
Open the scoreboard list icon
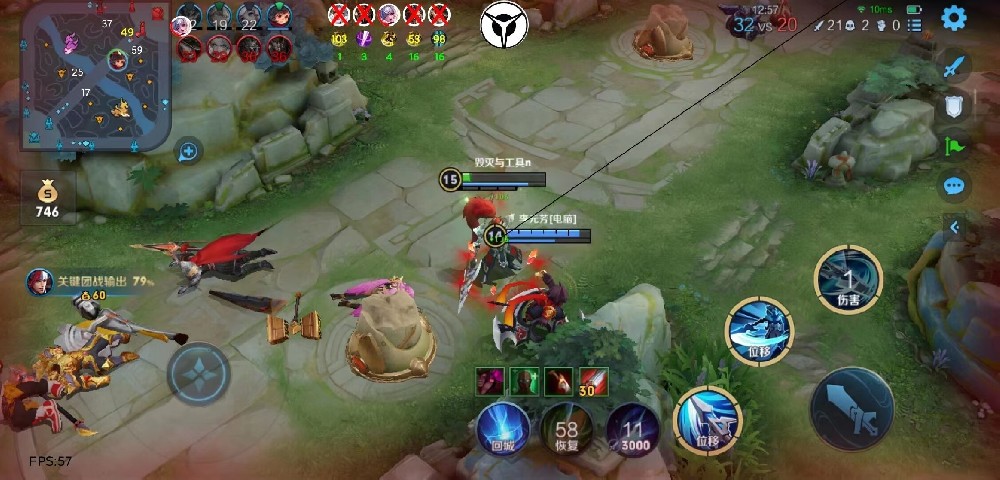tap(918, 25)
